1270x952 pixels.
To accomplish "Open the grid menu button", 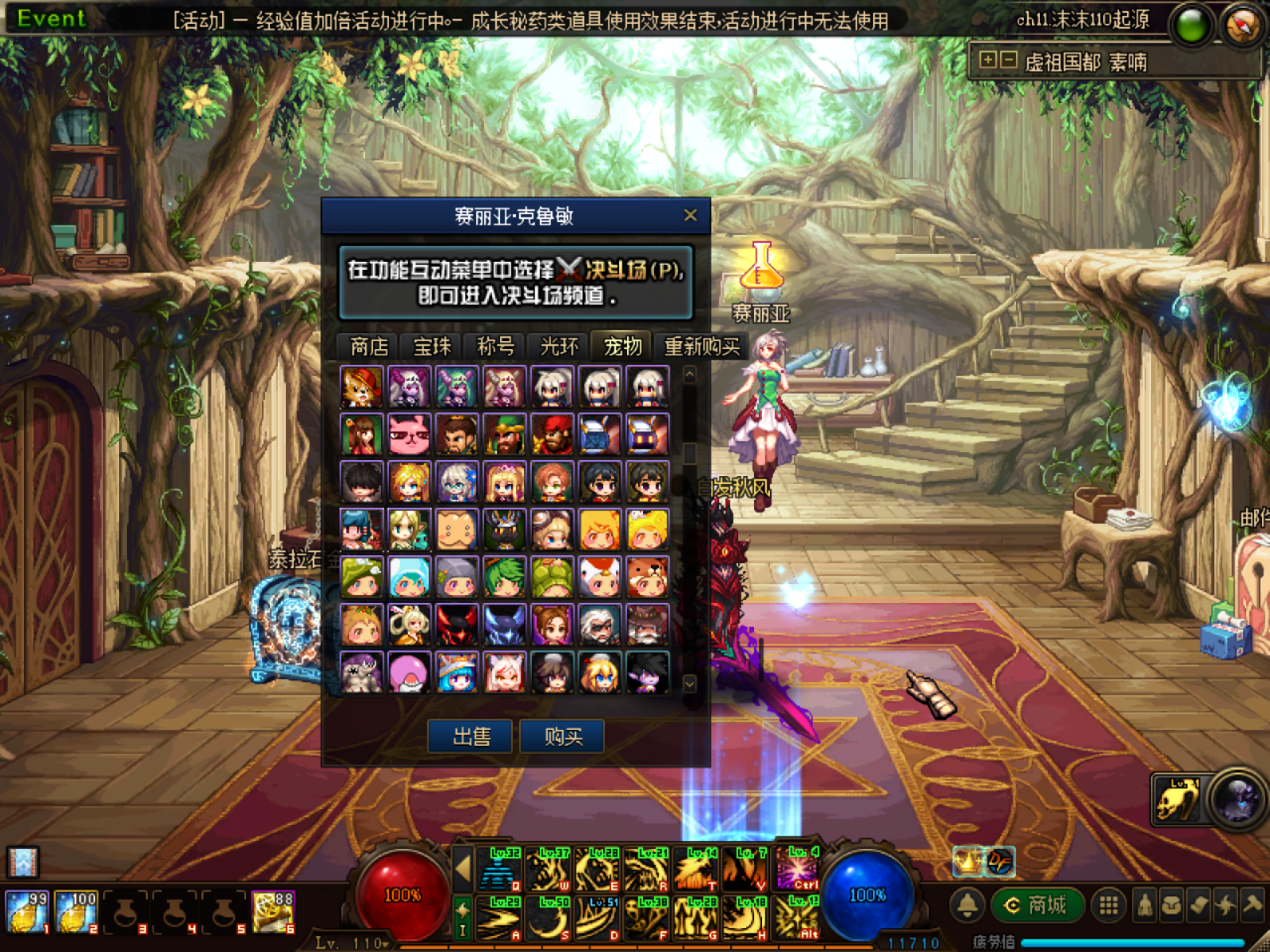I will pos(1109,905).
